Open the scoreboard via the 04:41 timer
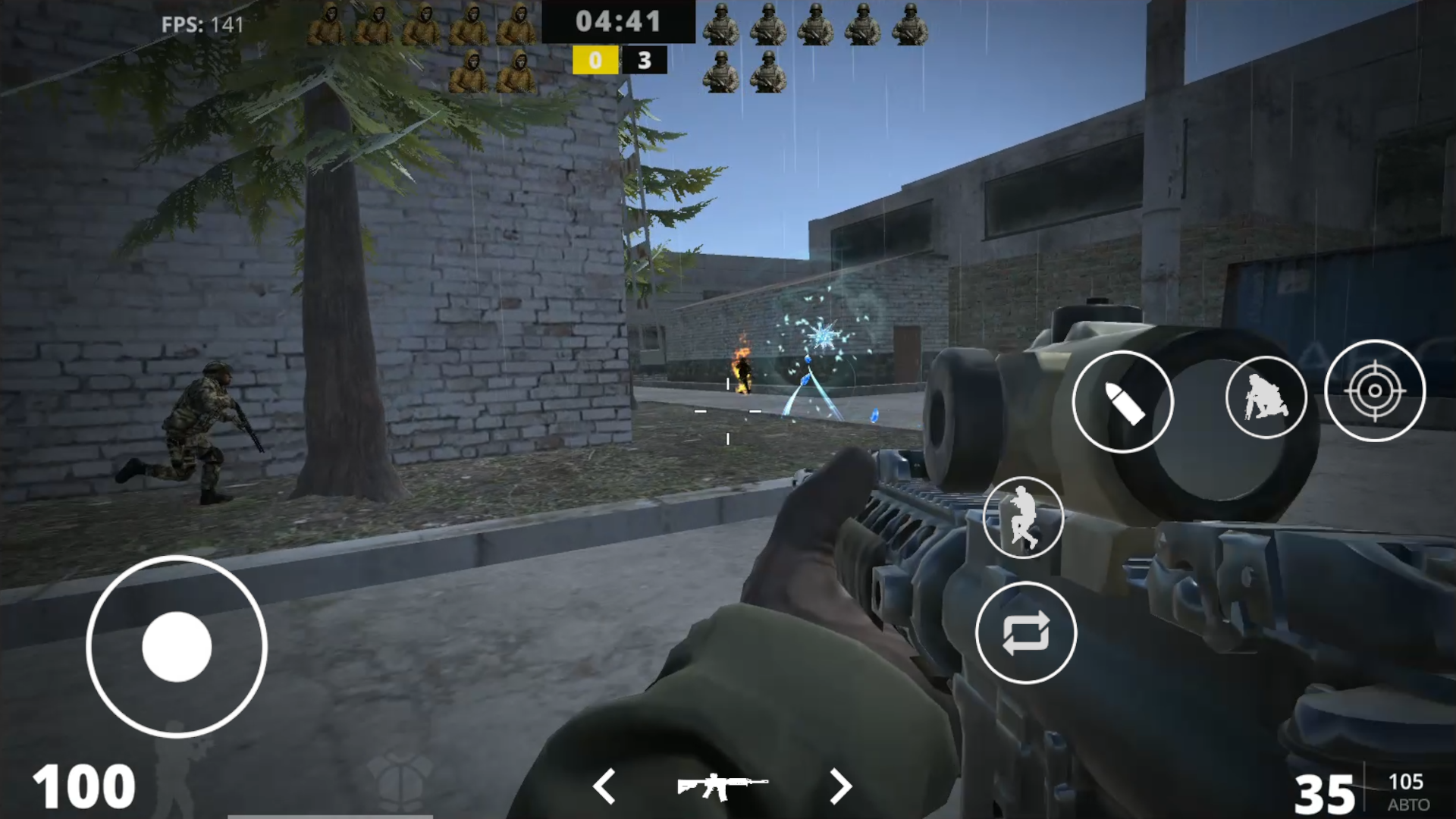The height and width of the screenshot is (819, 1456). pos(618,20)
